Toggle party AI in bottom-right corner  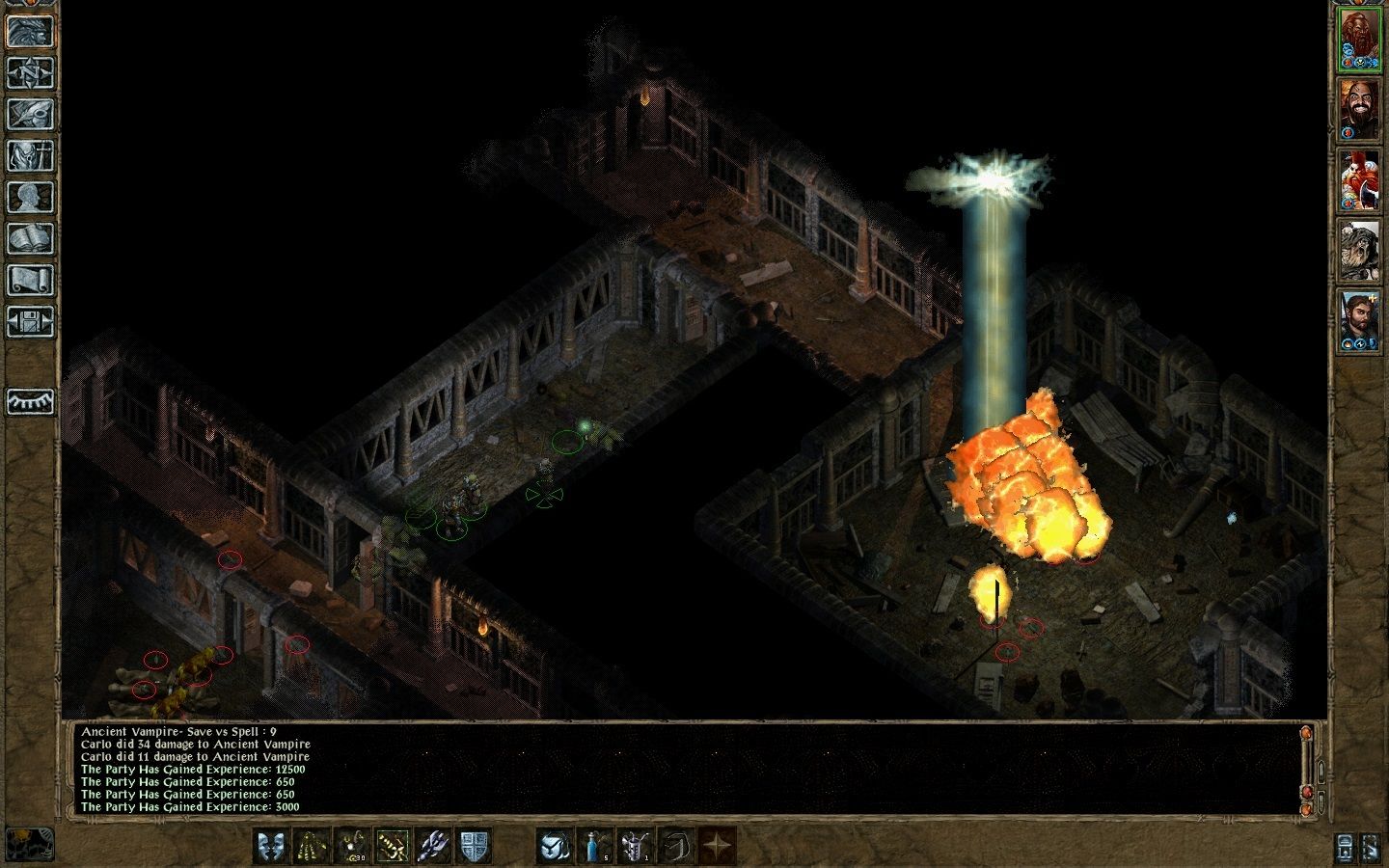tap(1371, 848)
